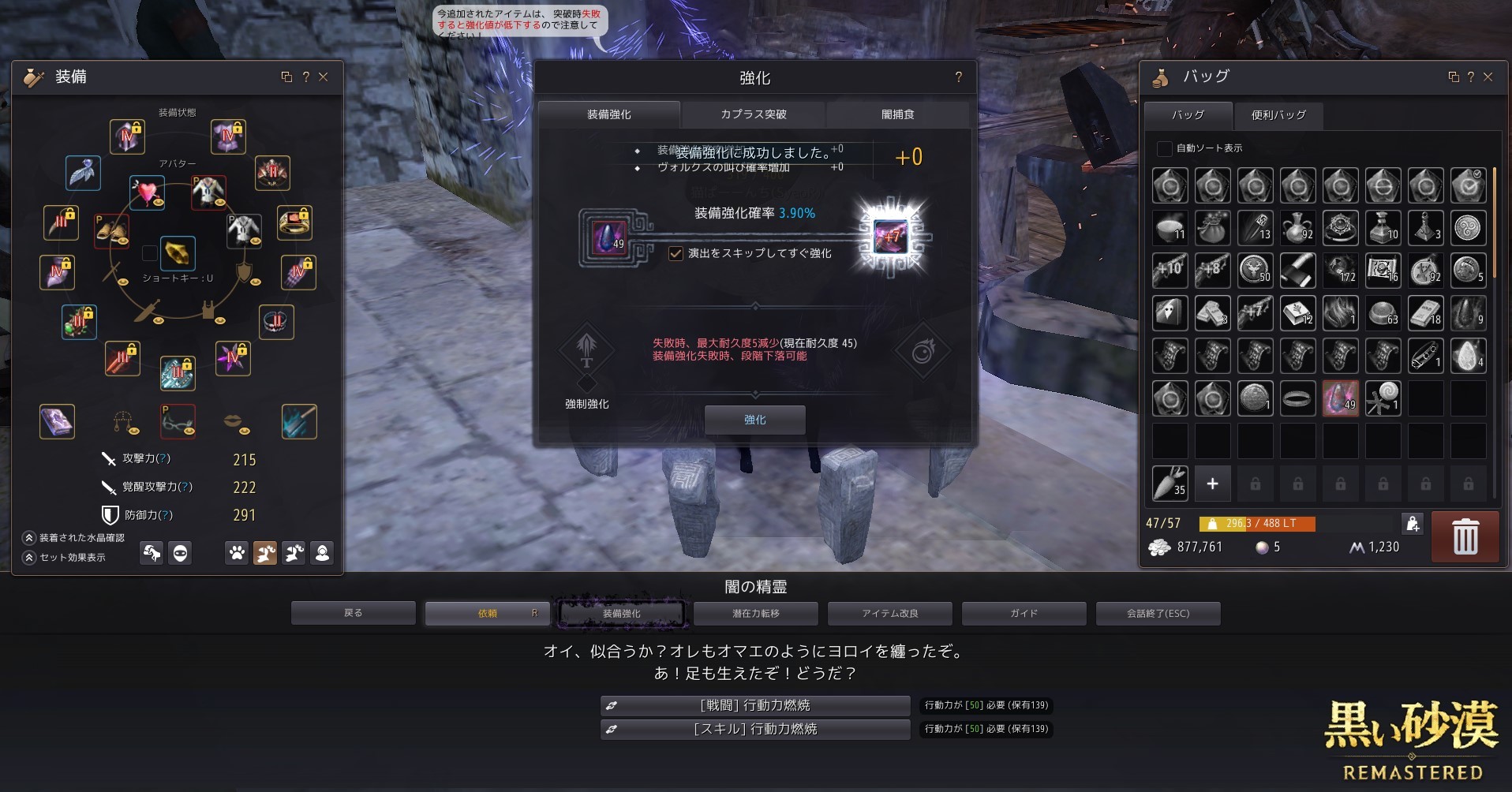Viewport: 1512px width, 792px height.
Task: Open the 依頼 quest button
Action: tap(487, 613)
